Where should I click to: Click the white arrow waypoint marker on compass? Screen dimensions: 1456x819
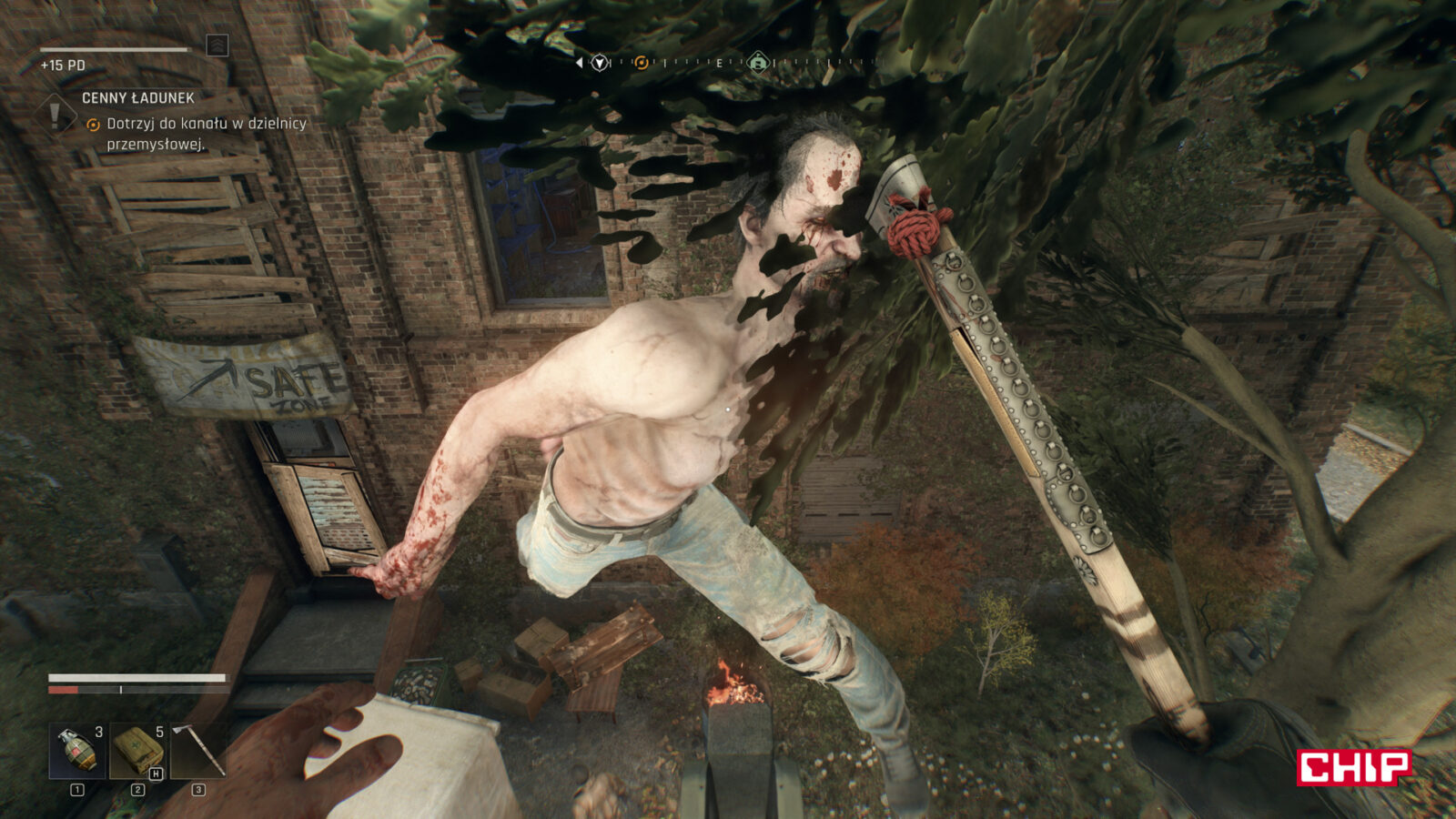[x=599, y=63]
